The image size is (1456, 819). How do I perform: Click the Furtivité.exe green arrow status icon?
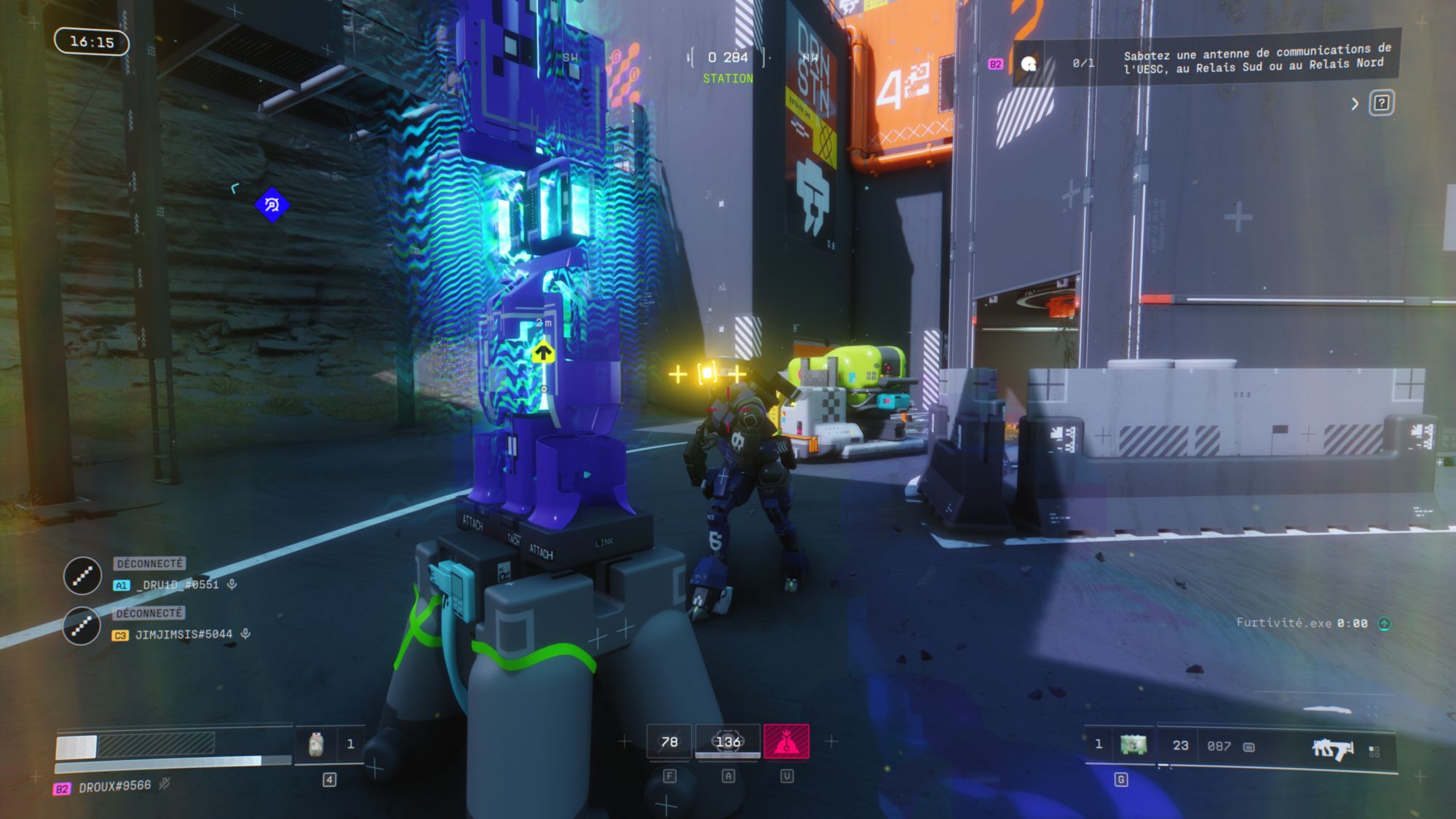(1384, 624)
